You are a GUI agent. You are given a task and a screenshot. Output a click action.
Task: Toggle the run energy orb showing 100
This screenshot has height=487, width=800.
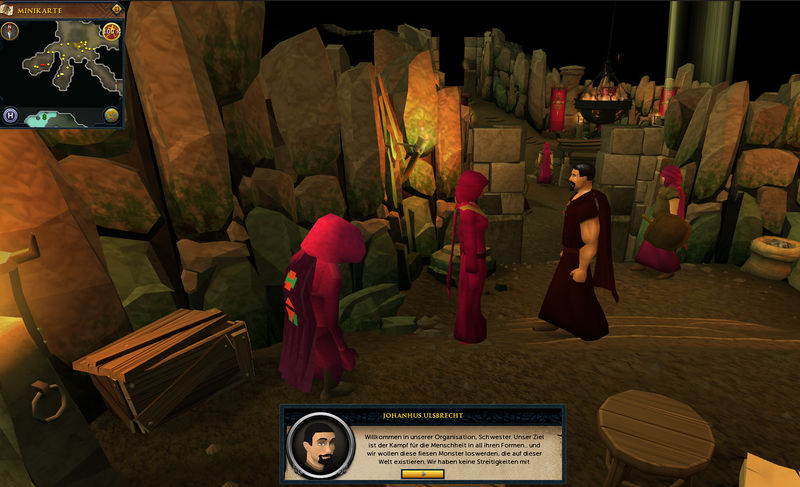[110, 31]
